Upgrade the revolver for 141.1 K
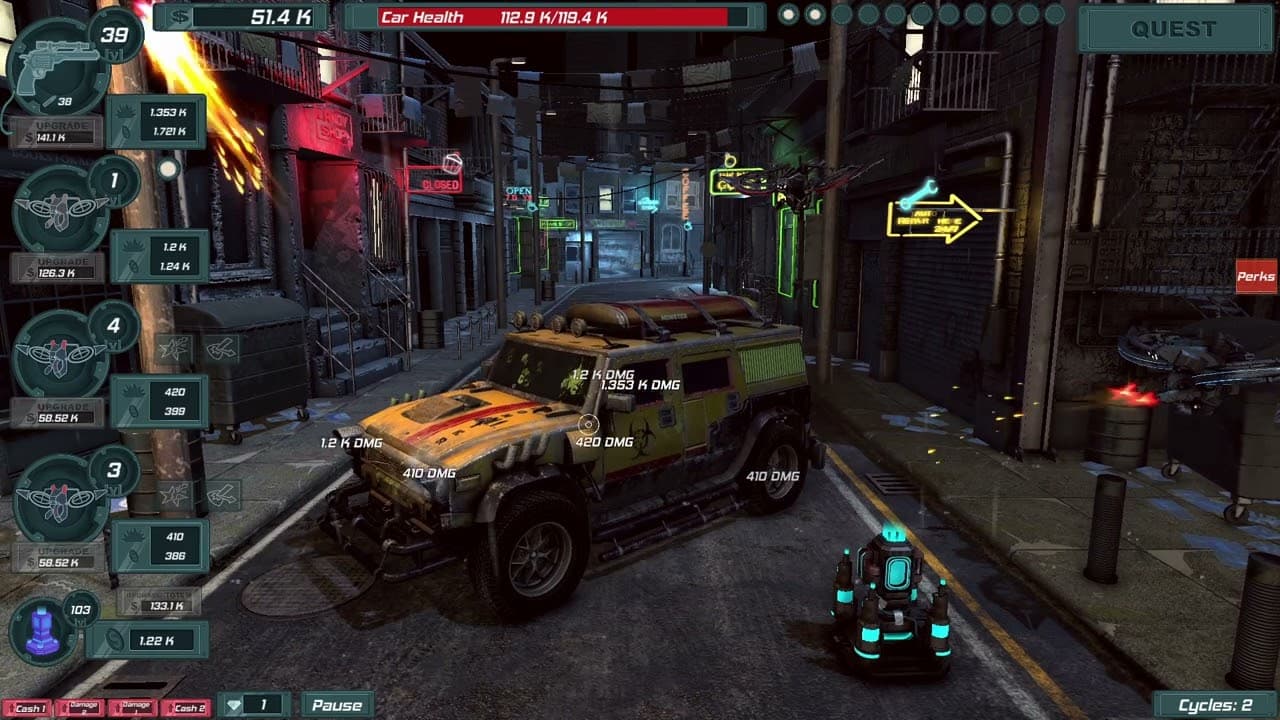Image resolution: width=1280 pixels, height=720 pixels. click(x=55, y=133)
